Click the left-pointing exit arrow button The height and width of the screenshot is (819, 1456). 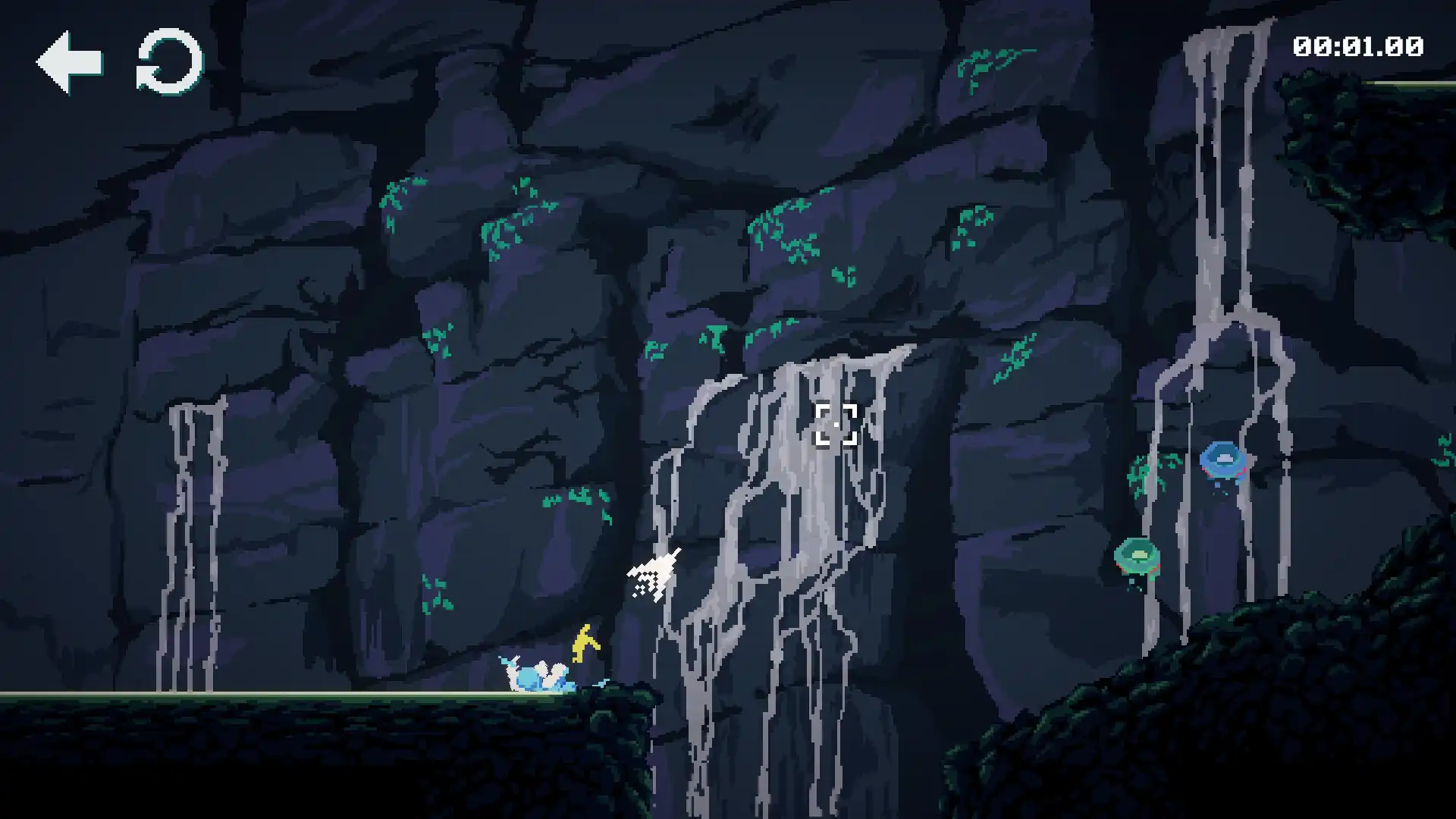71,62
